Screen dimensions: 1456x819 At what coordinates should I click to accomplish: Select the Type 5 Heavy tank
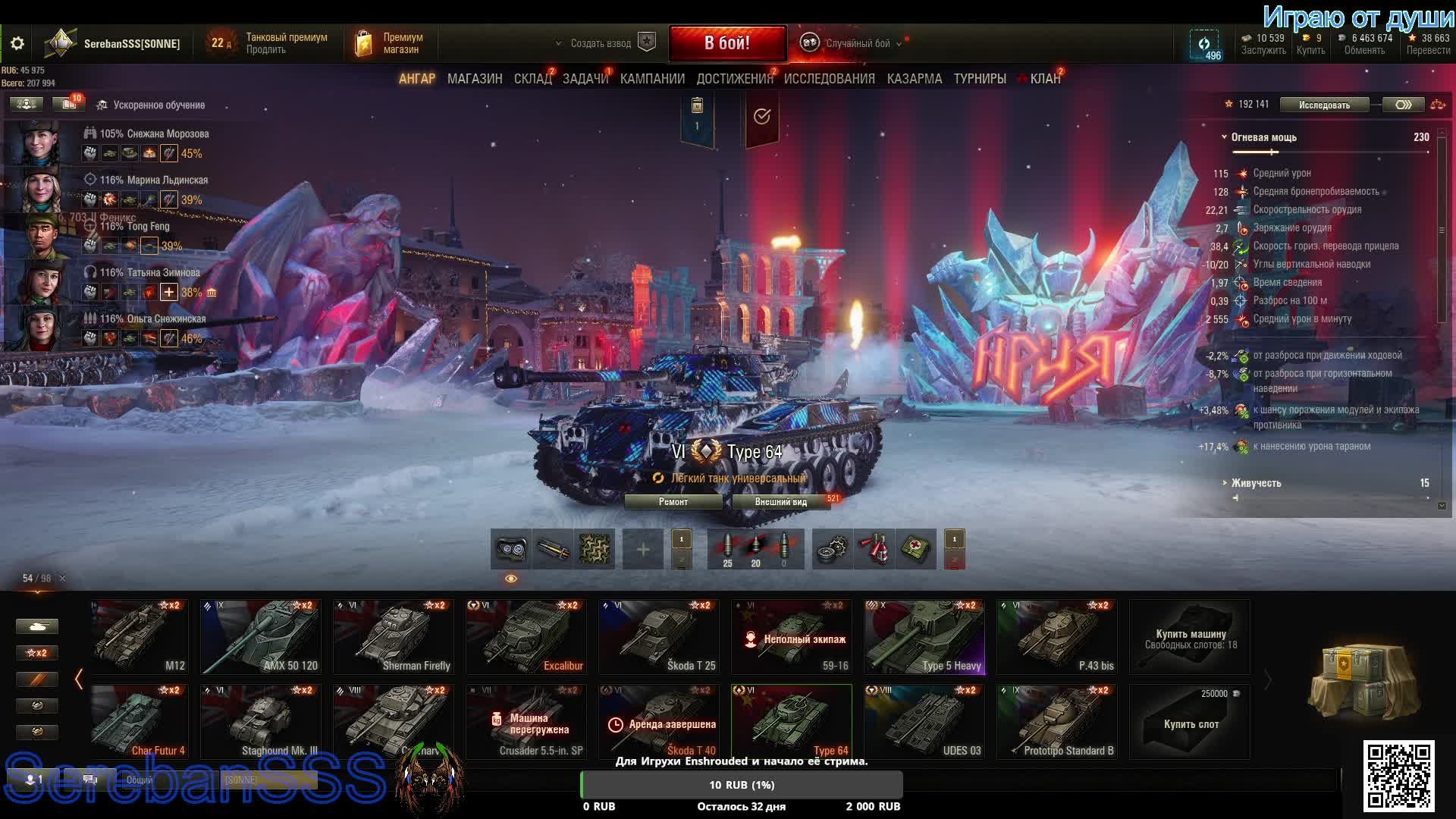tap(924, 637)
